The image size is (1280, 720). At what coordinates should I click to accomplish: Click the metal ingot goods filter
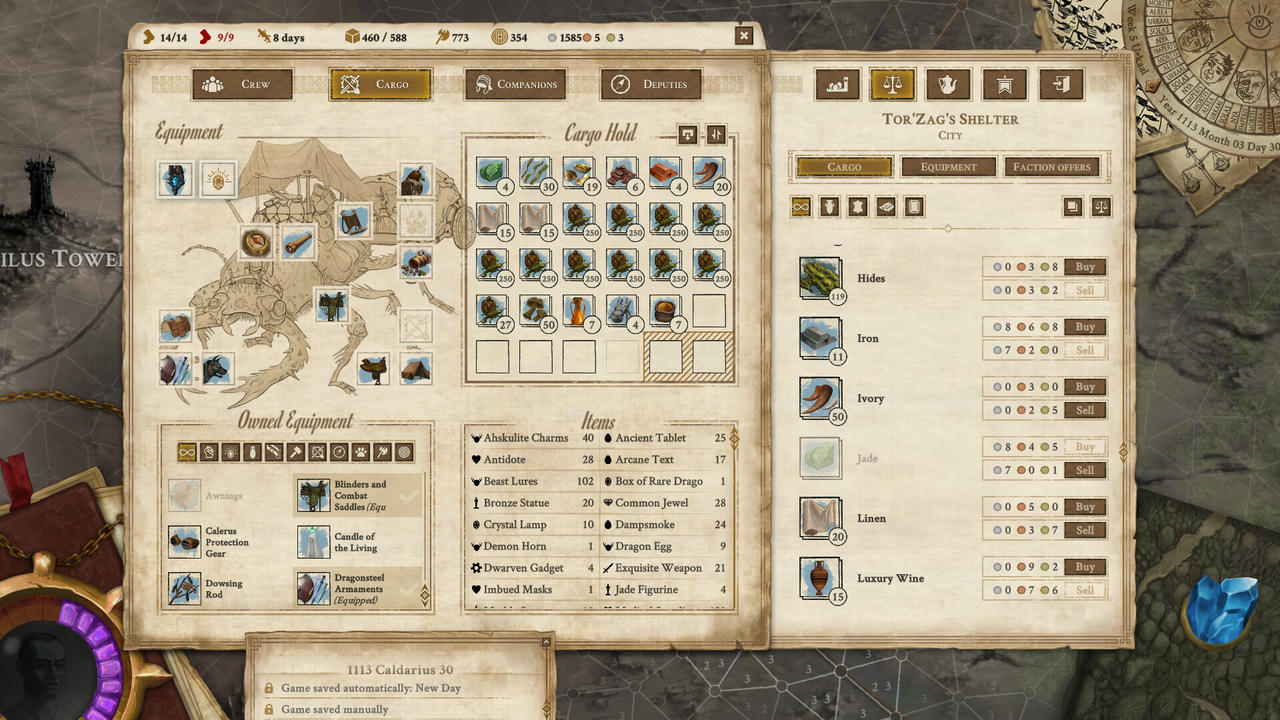885,207
